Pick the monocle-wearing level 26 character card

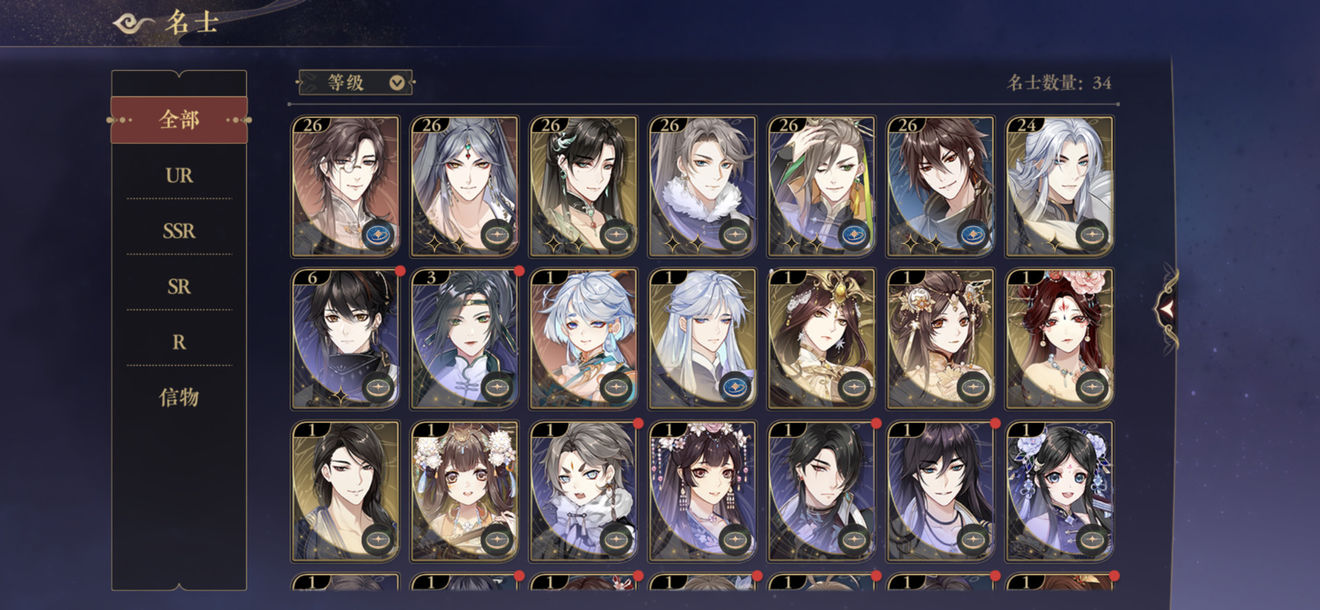point(345,186)
